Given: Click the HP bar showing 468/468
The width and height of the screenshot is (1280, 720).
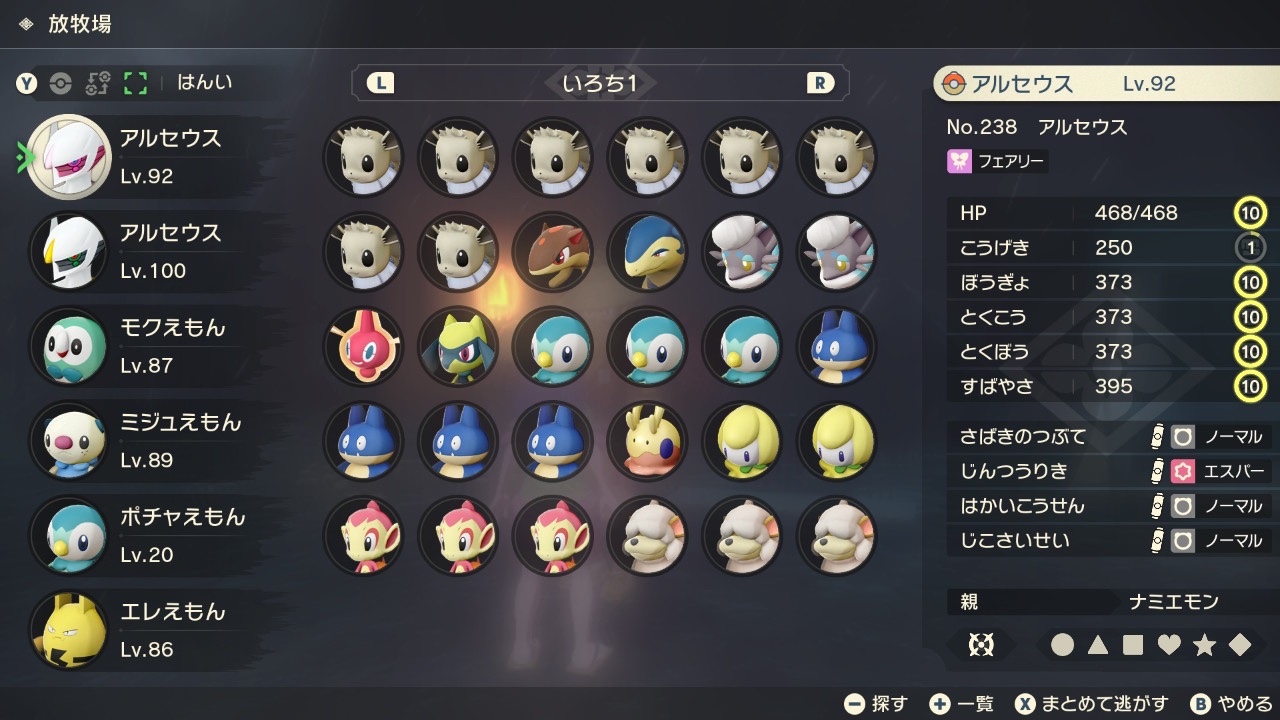Looking at the screenshot, I should (x=1100, y=213).
